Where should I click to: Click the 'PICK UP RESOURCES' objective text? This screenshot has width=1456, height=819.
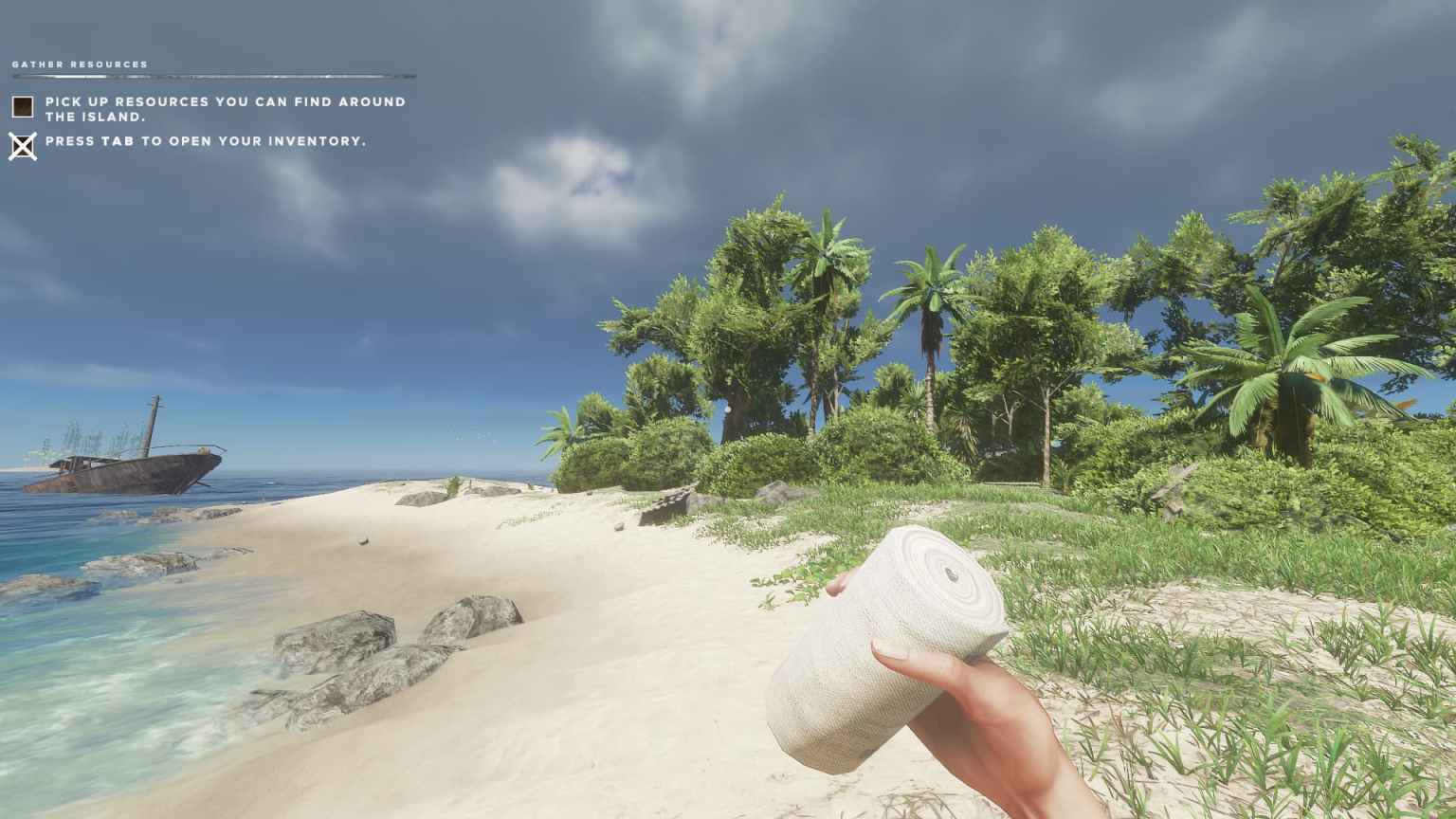(227, 107)
